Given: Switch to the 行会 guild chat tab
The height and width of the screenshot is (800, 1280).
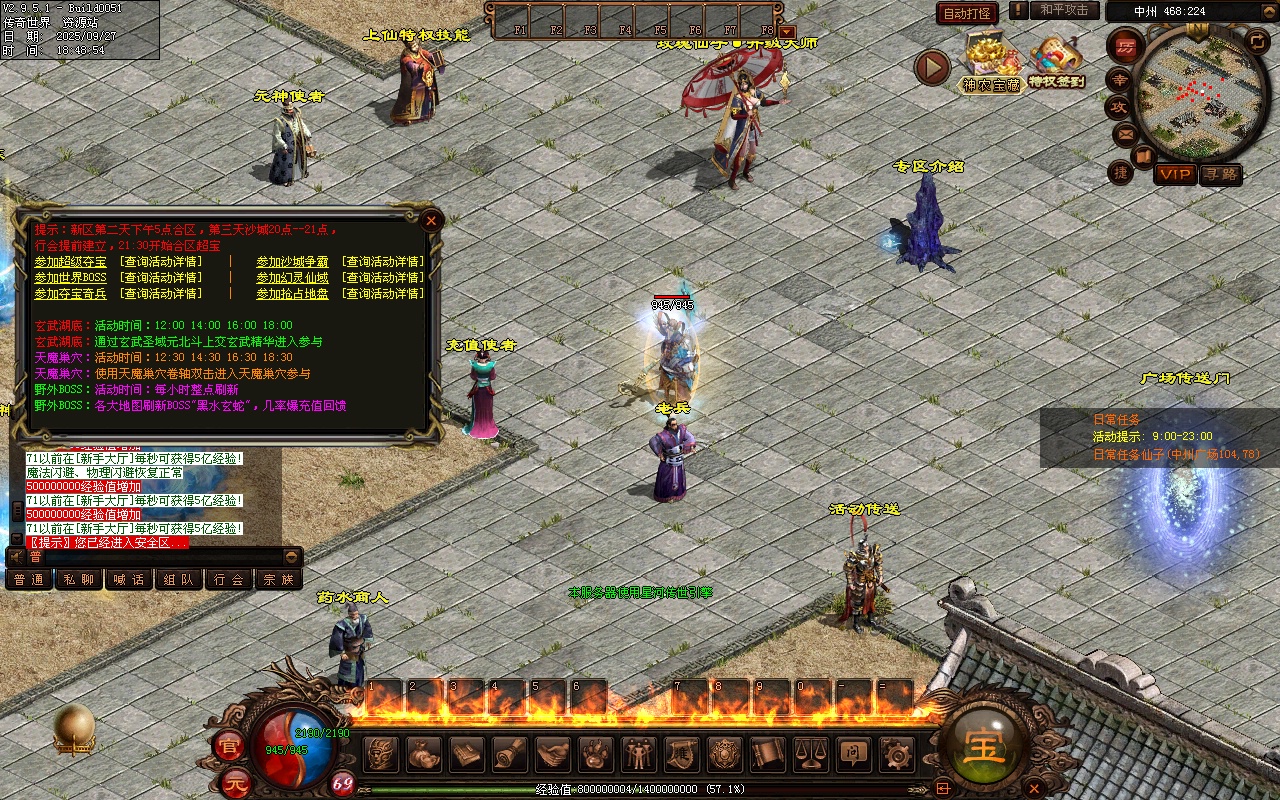Looking at the screenshot, I should [x=229, y=579].
